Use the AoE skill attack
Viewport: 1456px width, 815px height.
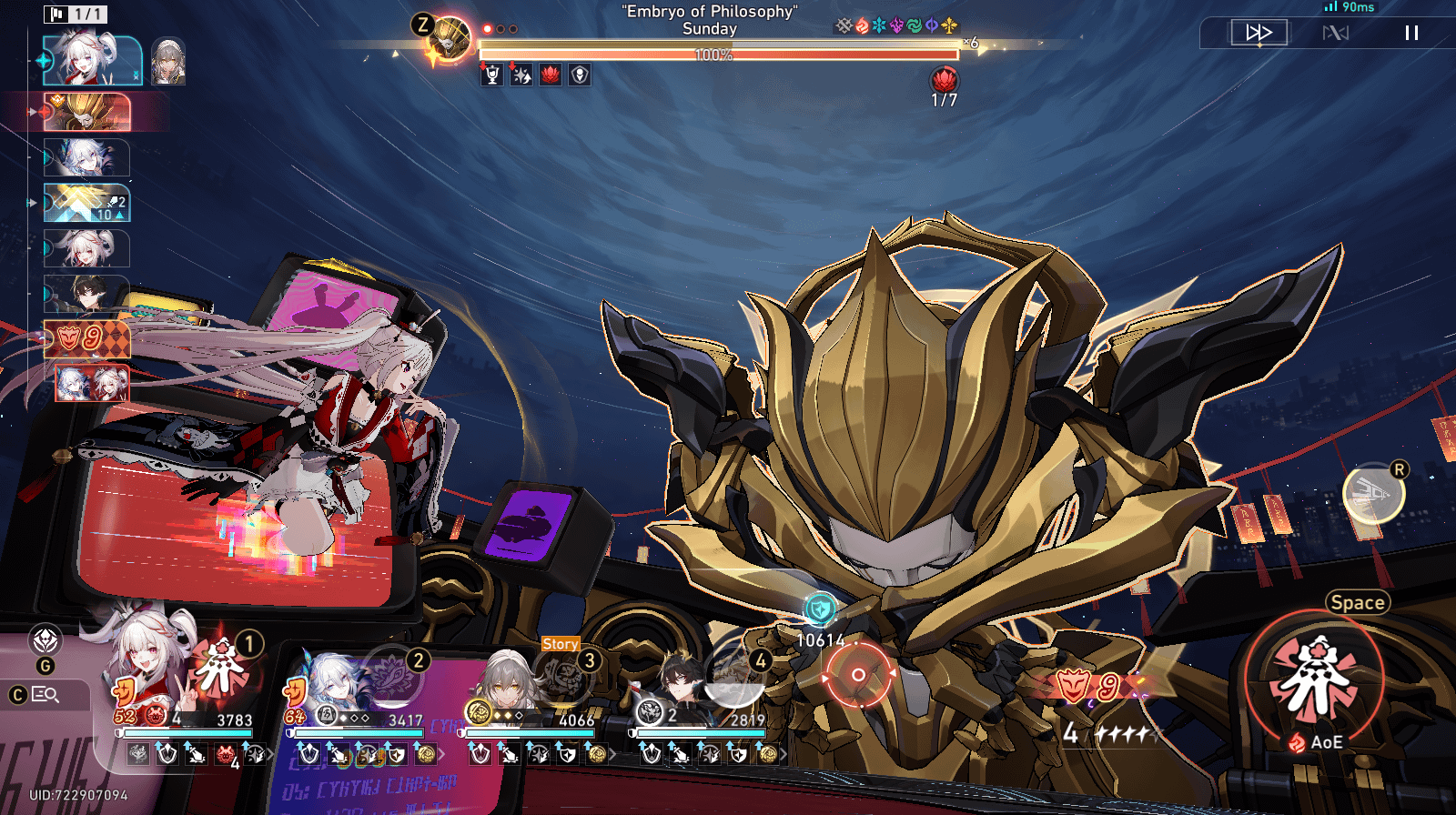coord(1315,678)
